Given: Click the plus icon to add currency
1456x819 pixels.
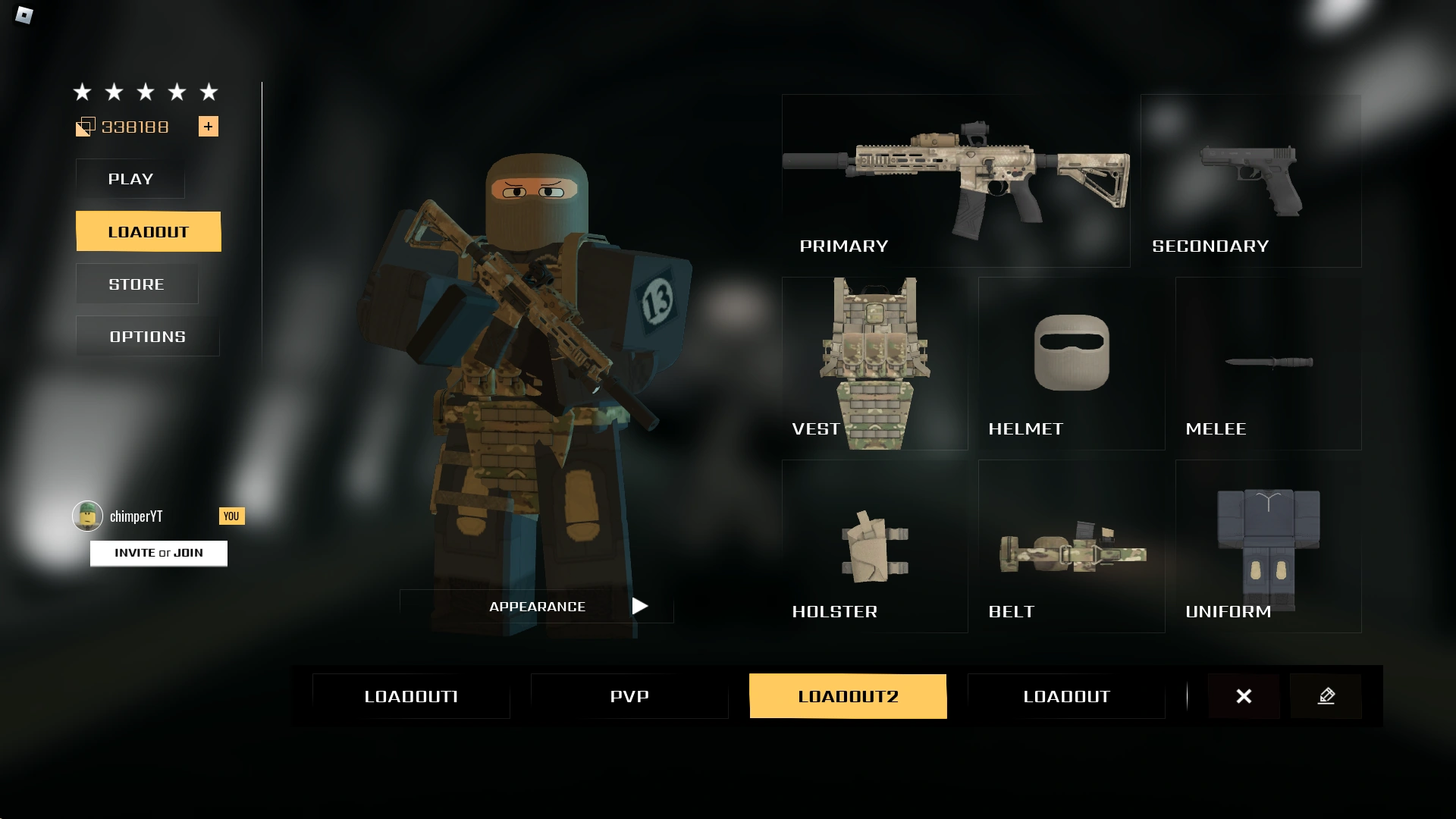Looking at the screenshot, I should [x=209, y=126].
